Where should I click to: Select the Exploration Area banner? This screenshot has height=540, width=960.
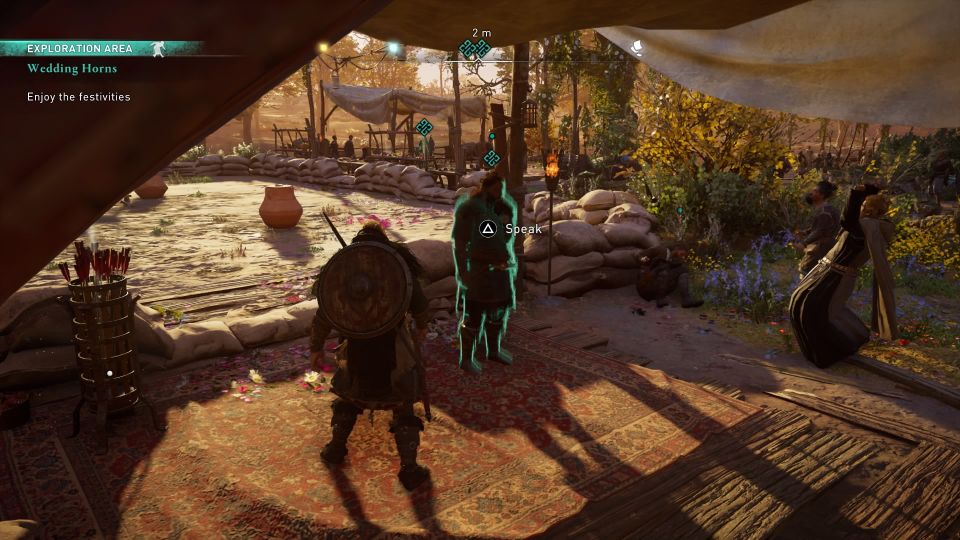tap(80, 48)
